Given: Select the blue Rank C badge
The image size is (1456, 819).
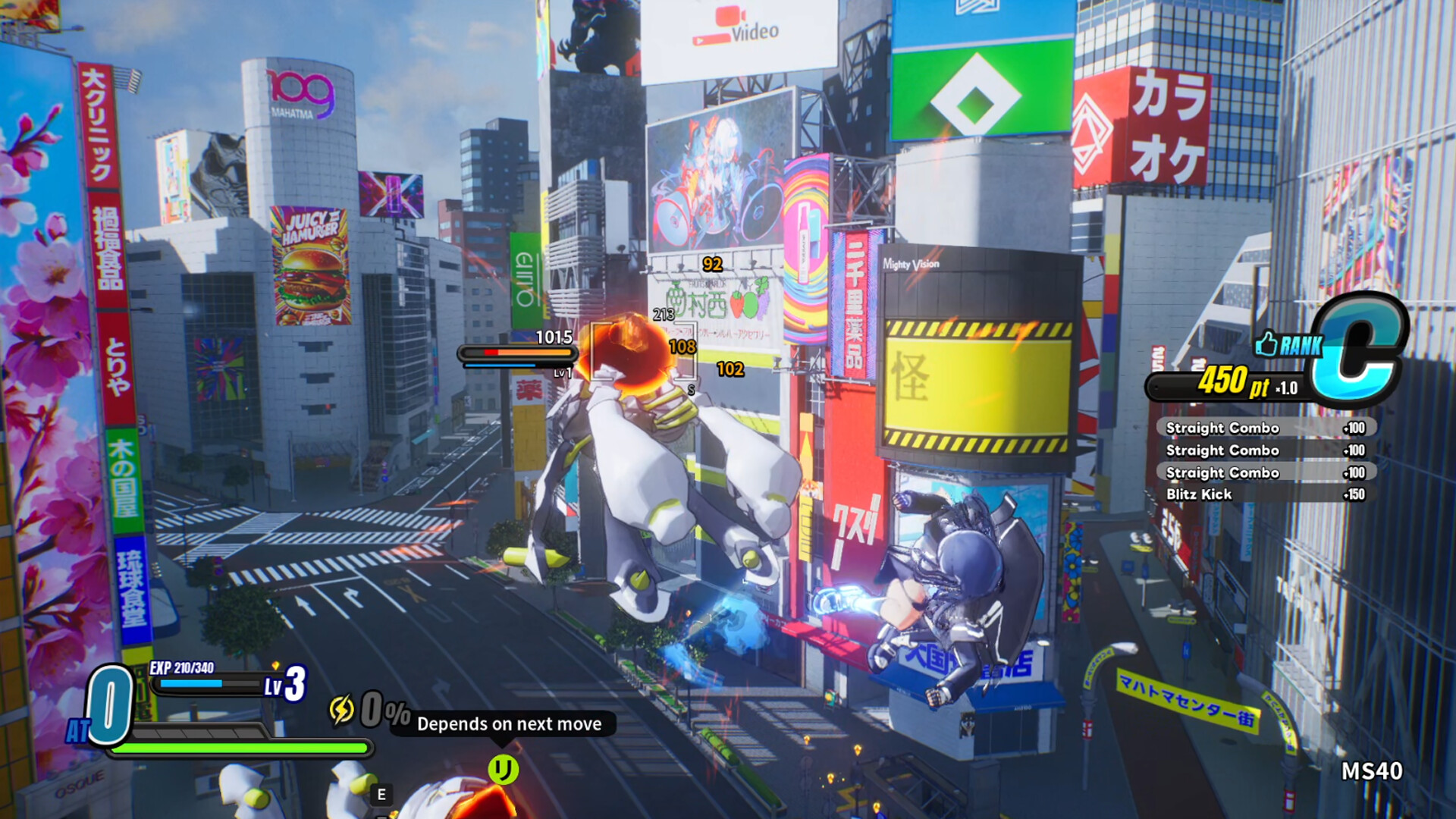Looking at the screenshot, I should click(x=1360, y=347).
